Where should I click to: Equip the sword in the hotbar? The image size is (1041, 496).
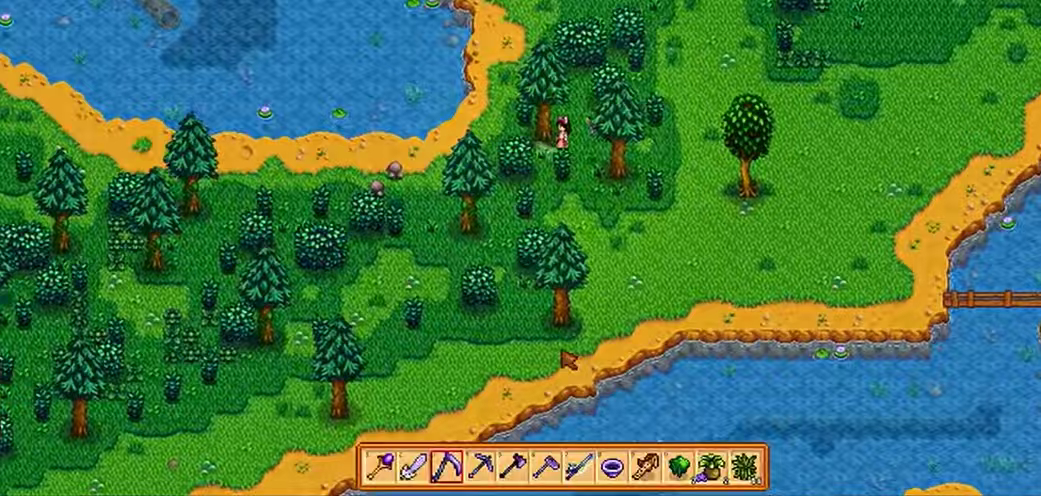click(x=413, y=467)
